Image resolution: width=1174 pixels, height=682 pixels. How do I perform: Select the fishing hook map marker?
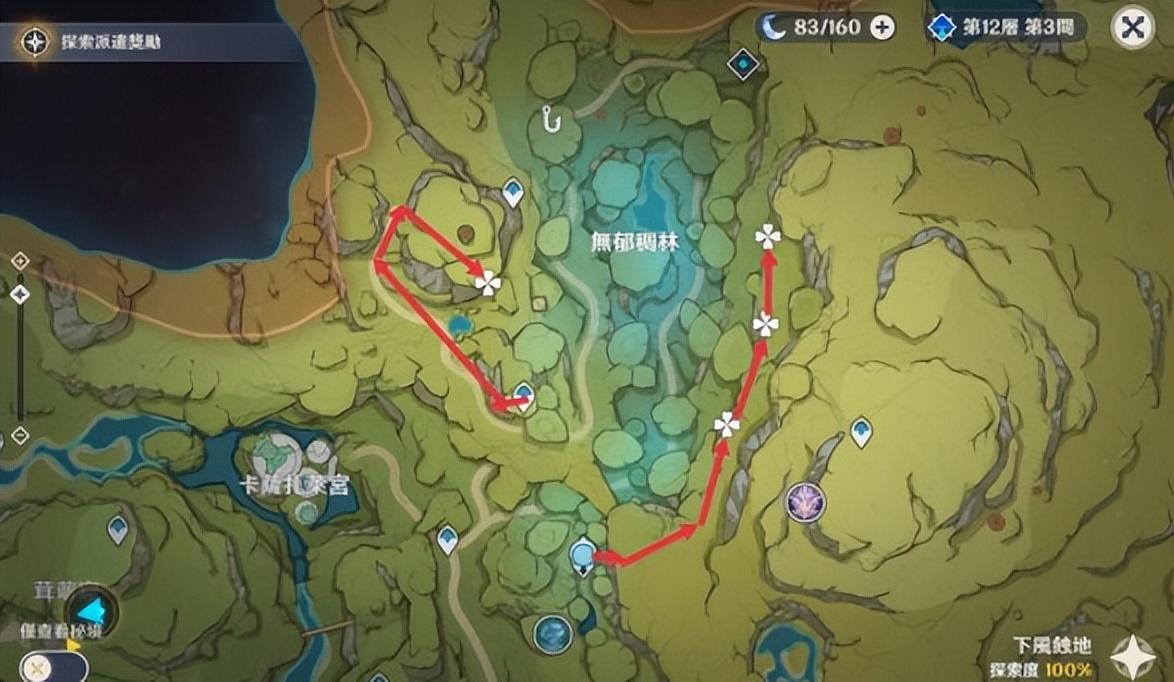coord(549,119)
